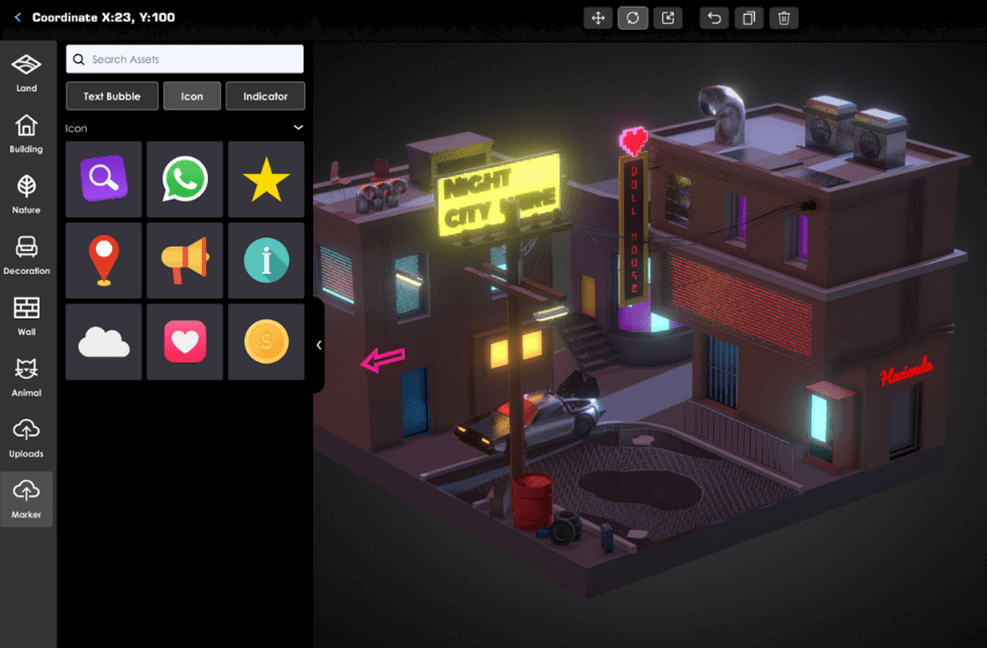Viewport: 987px width, 648px height.
Task: Click the Search Assets field
Action: point(185,59)
